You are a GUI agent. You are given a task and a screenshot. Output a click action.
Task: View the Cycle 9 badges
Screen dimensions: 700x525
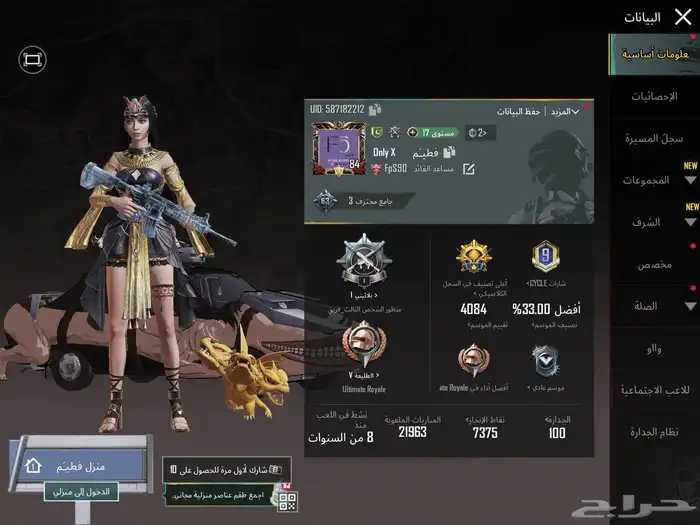click(545, 259)
